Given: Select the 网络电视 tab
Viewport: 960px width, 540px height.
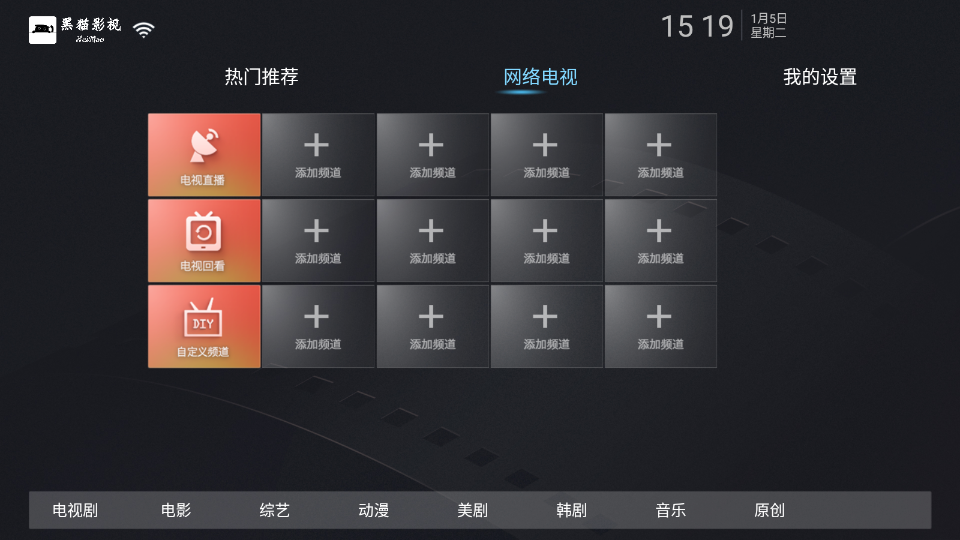Looking at the screenshot, I should (x=540, y=77).
